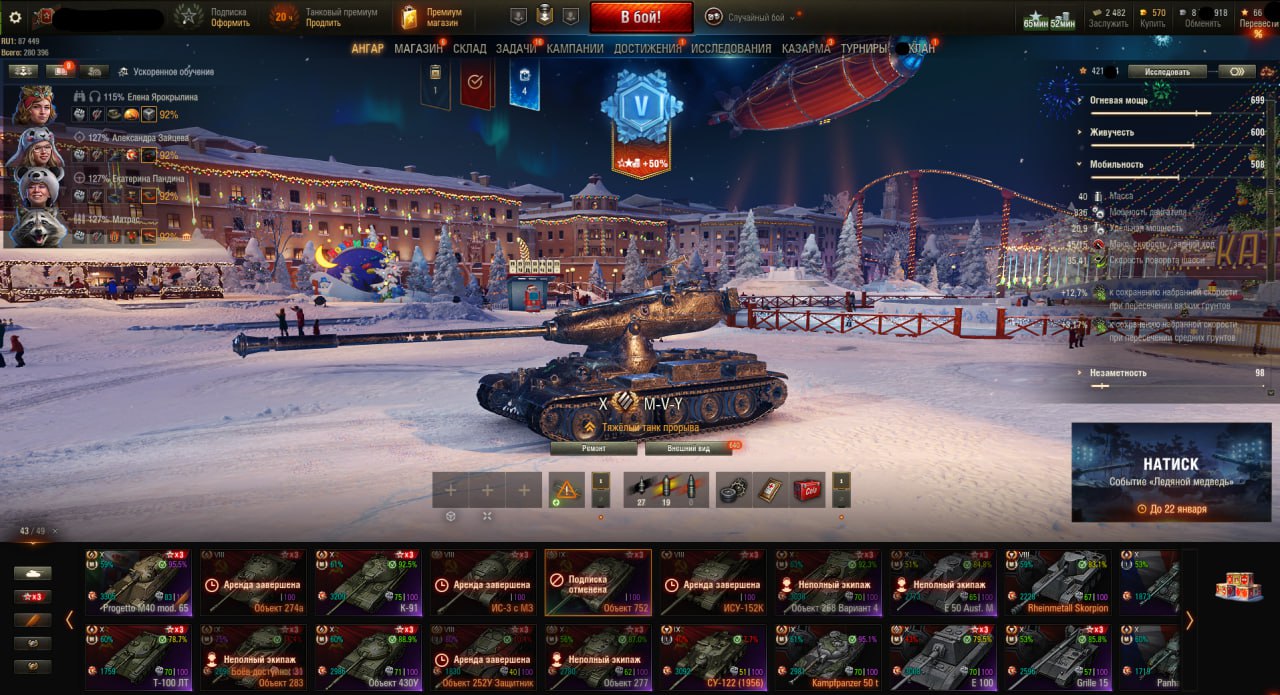
Task: Click «Исследовать» to research the vehicle
Action: [x=1167, y=72]
